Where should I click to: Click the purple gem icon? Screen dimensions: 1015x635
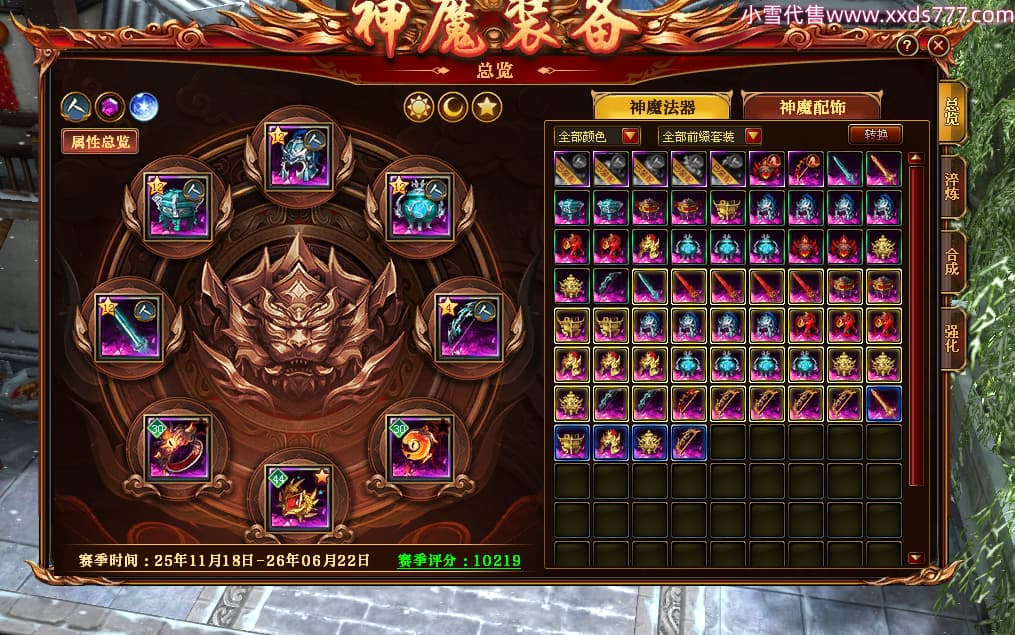[x=110, y=106]
